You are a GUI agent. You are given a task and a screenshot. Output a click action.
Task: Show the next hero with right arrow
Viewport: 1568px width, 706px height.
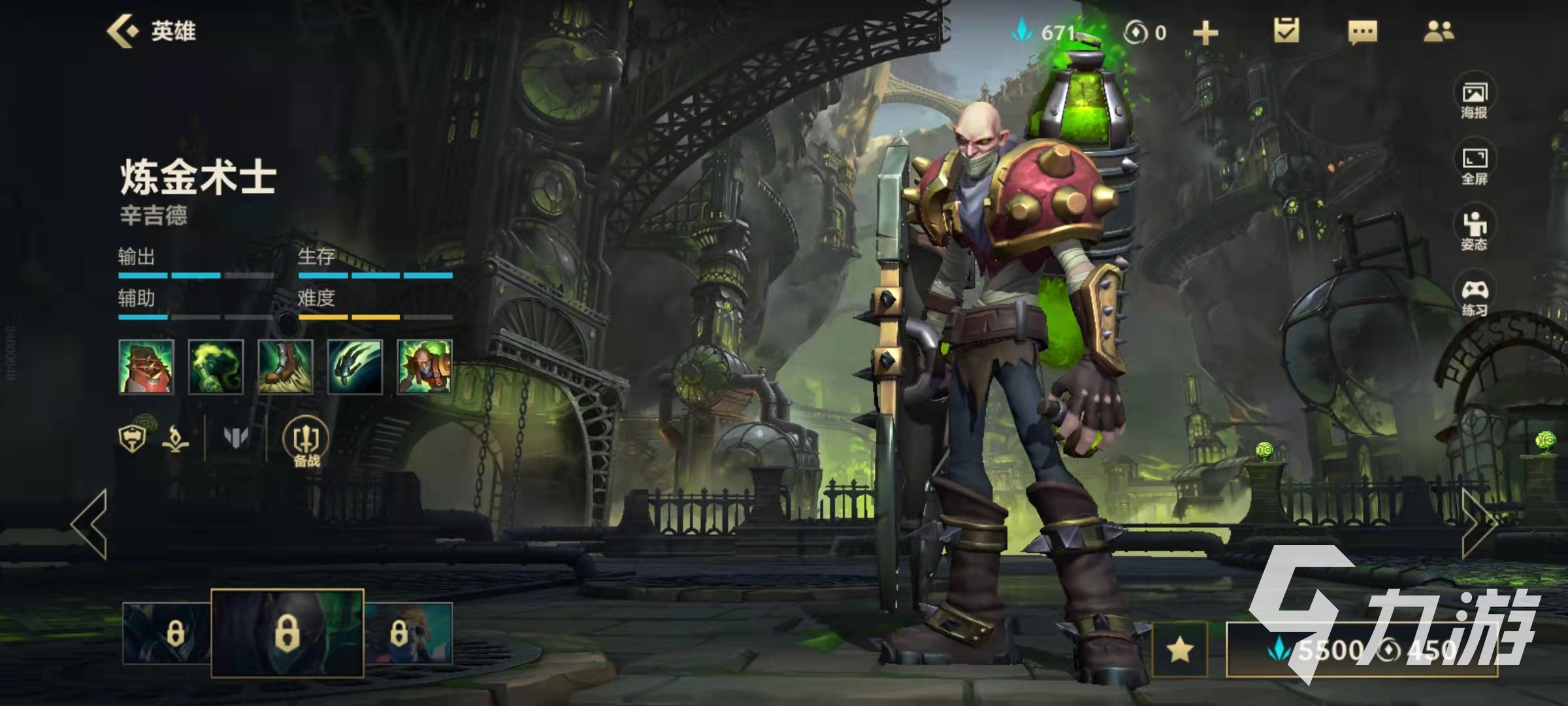[x=1478, y=524]
